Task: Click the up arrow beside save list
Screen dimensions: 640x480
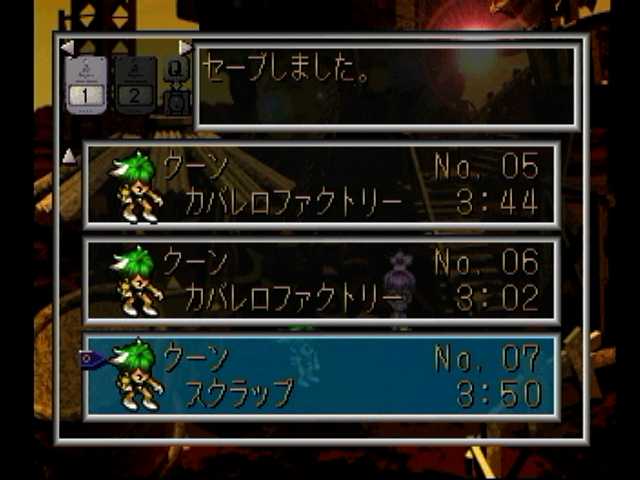Action: pyautogui.click(x=69, y=156)
